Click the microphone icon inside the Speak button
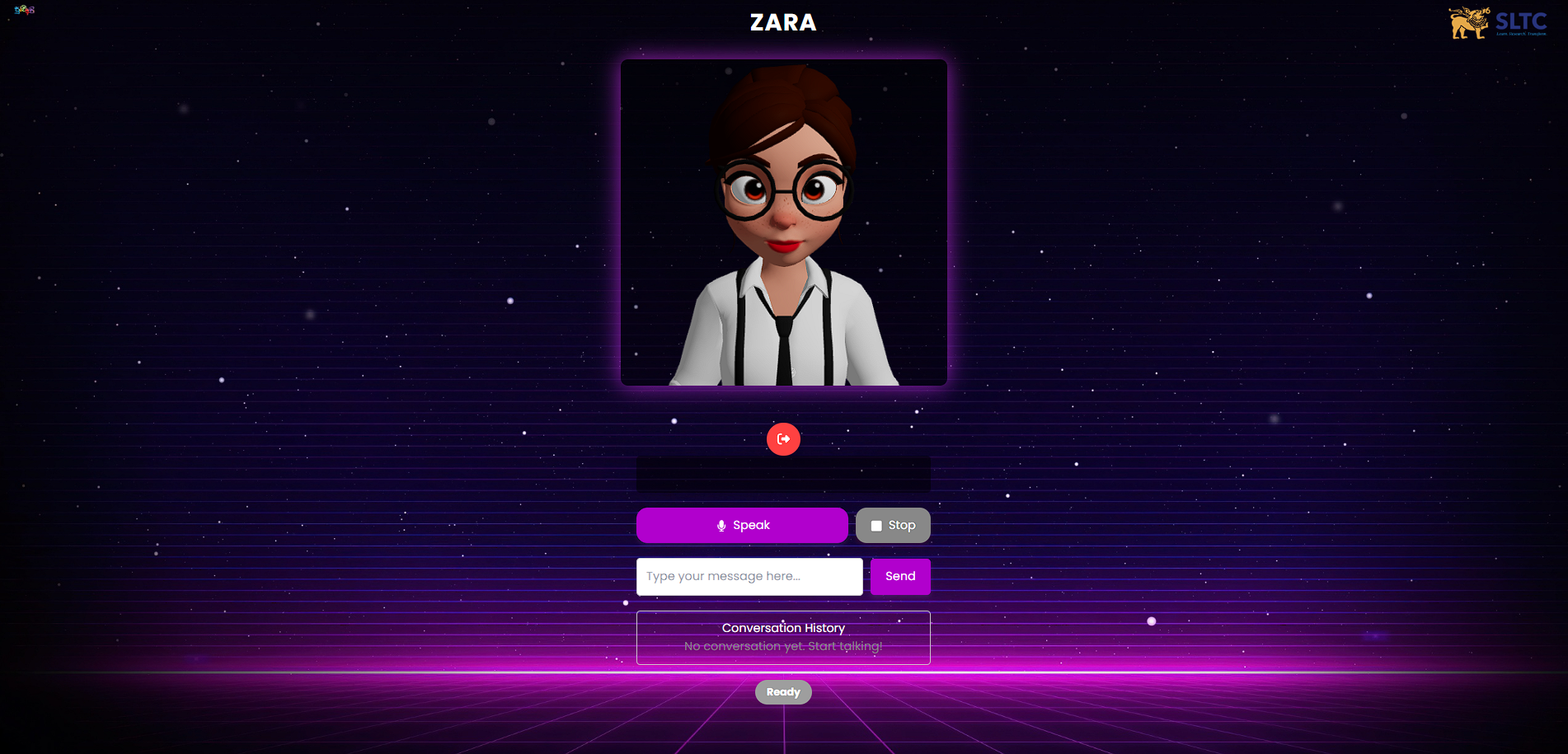 click(722, 525)
